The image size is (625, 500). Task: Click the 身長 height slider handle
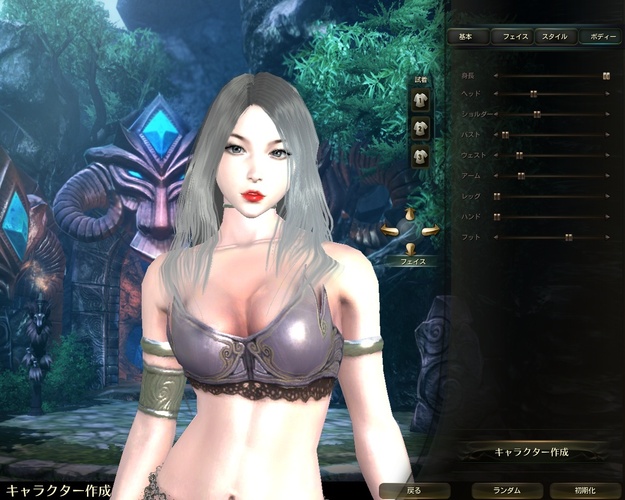point(606,74)
